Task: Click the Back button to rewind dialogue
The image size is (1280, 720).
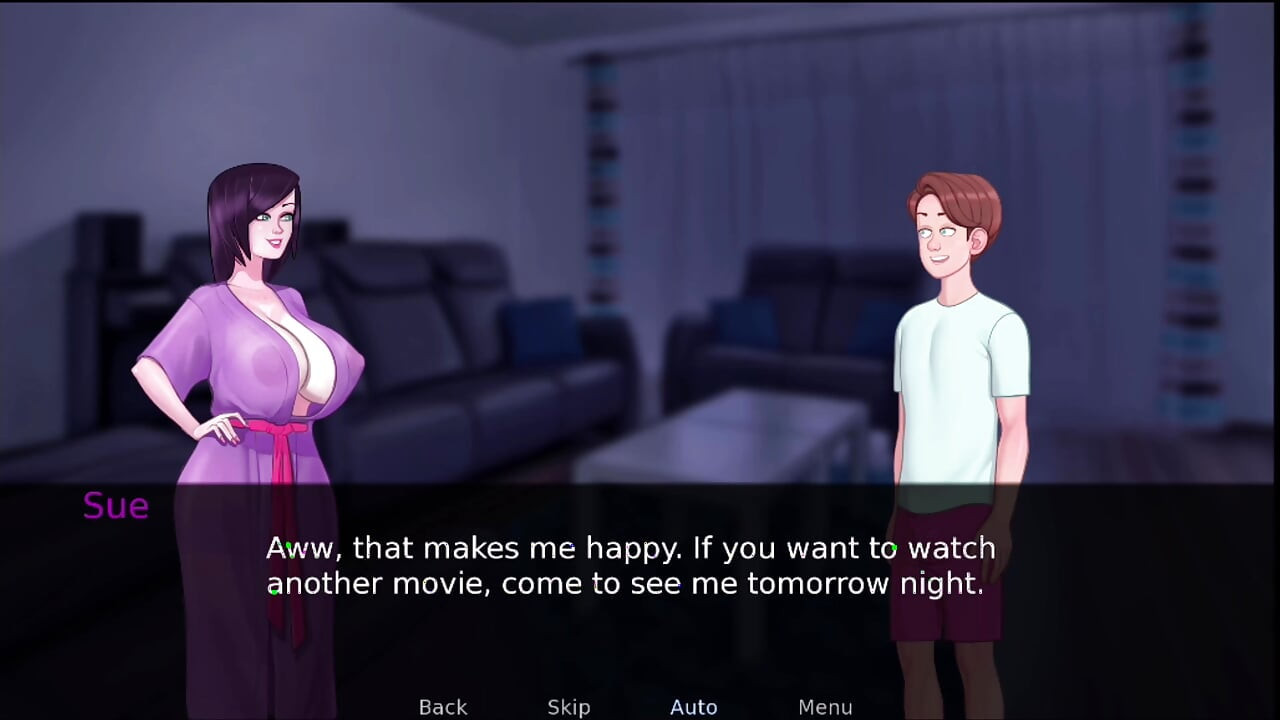Action: tap(442, 706)
